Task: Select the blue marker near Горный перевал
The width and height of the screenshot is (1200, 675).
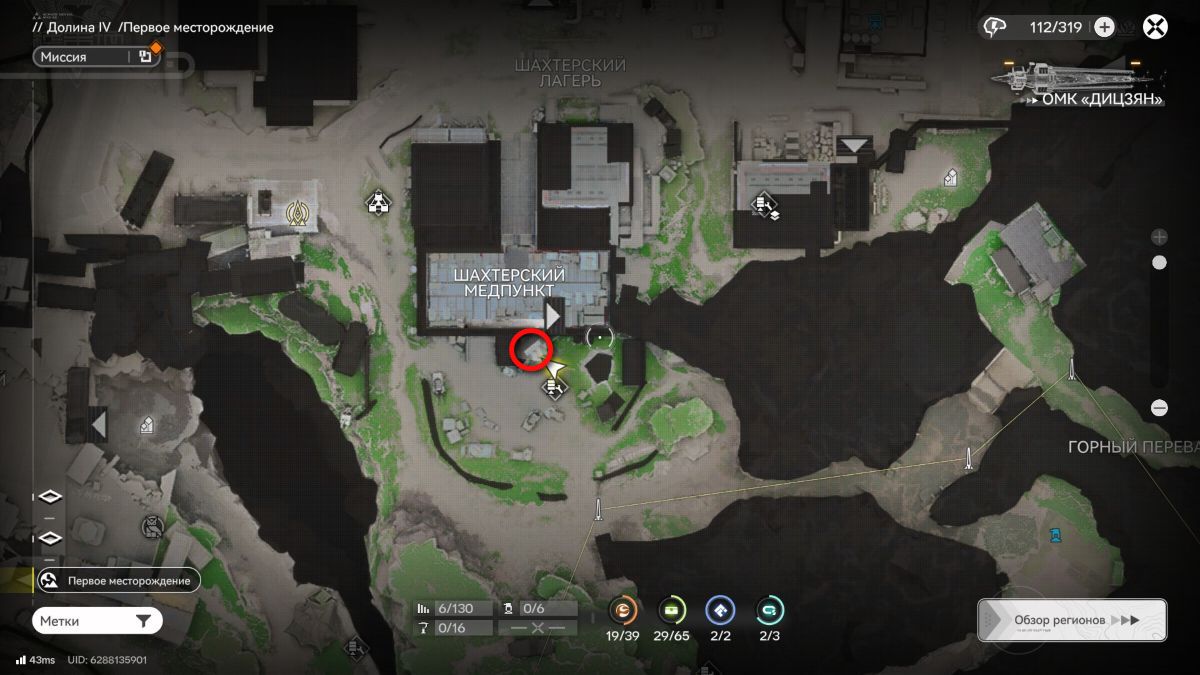Action: [x=1056, y=536]
